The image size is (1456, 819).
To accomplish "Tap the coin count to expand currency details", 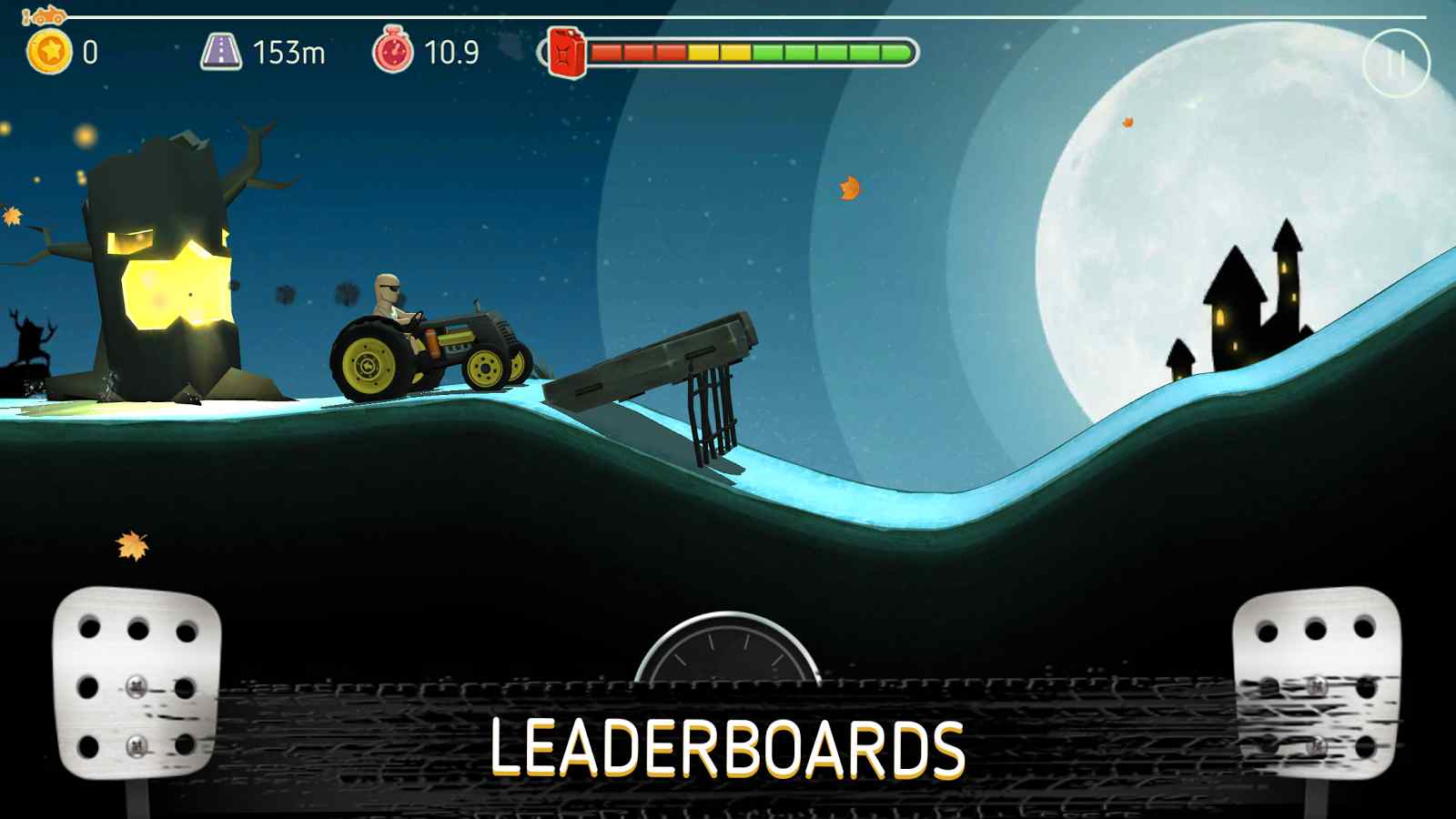I will tap(87, 52).
